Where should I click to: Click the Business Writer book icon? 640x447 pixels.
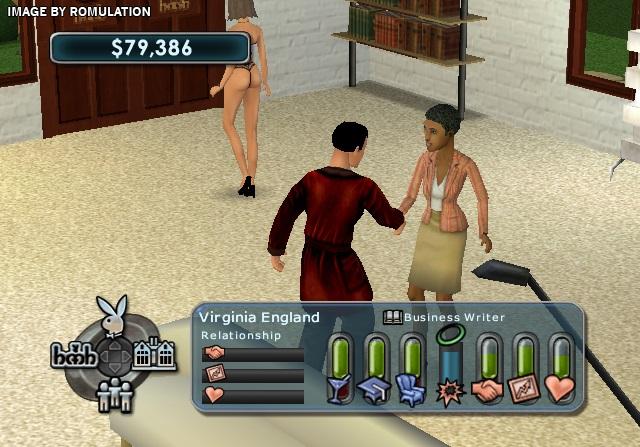click(393, 317)
